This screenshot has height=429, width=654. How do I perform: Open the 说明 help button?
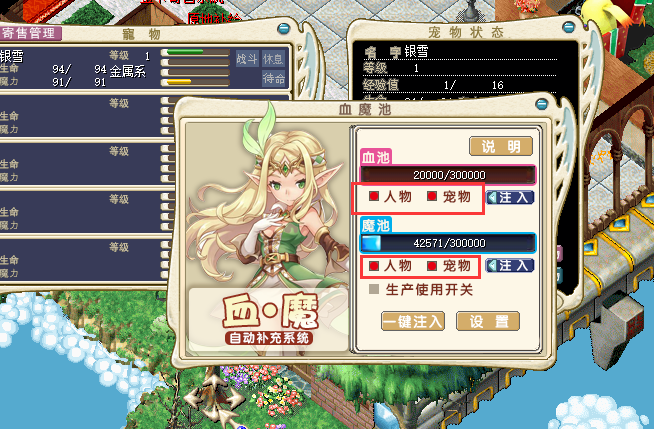pyautogui.click(x=501, y=147)
